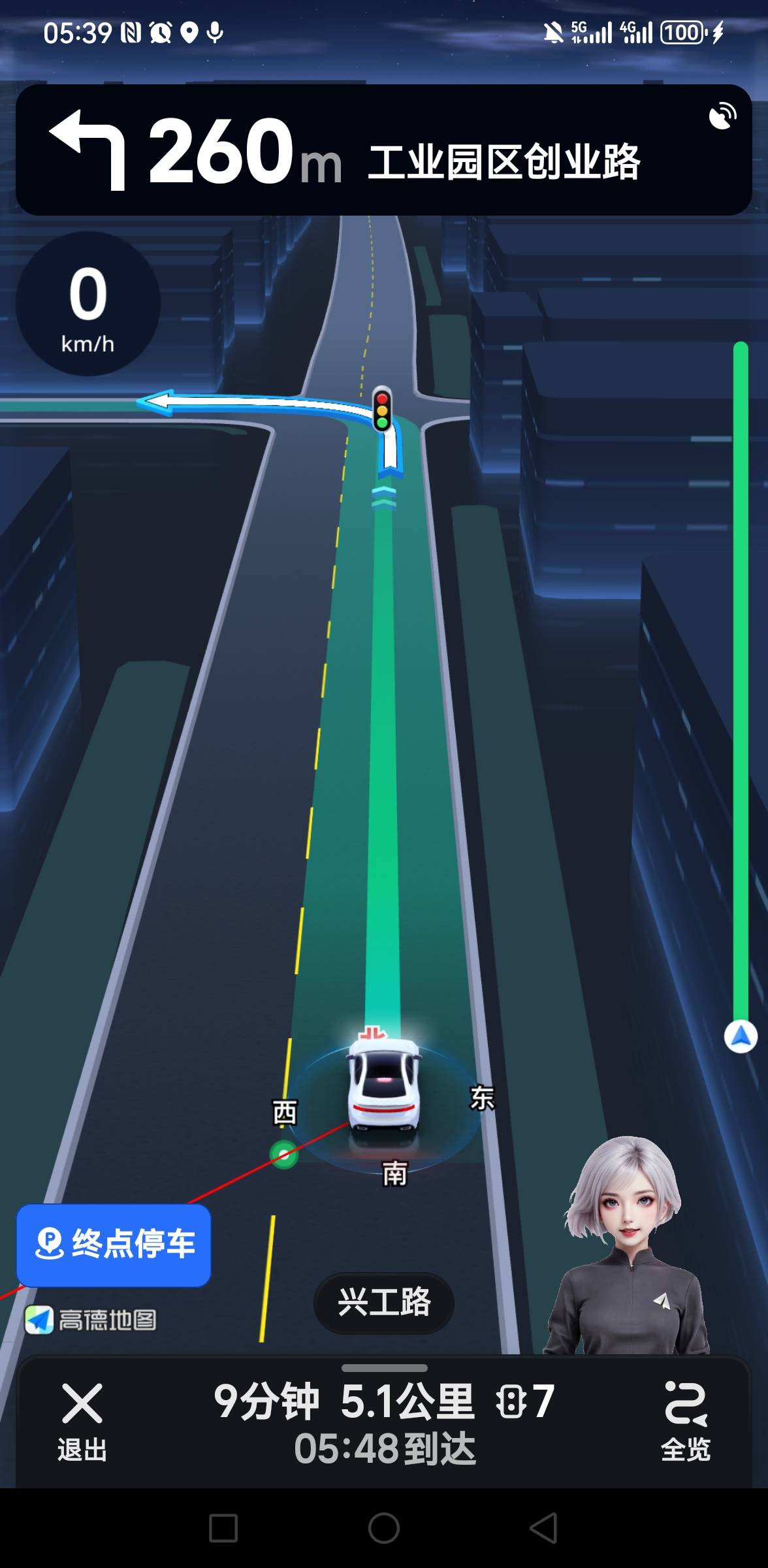Tap the traffic light count indicator
Image resolution: width=768 pixels, height=1568 pixels.
[x=525, y=1401]
